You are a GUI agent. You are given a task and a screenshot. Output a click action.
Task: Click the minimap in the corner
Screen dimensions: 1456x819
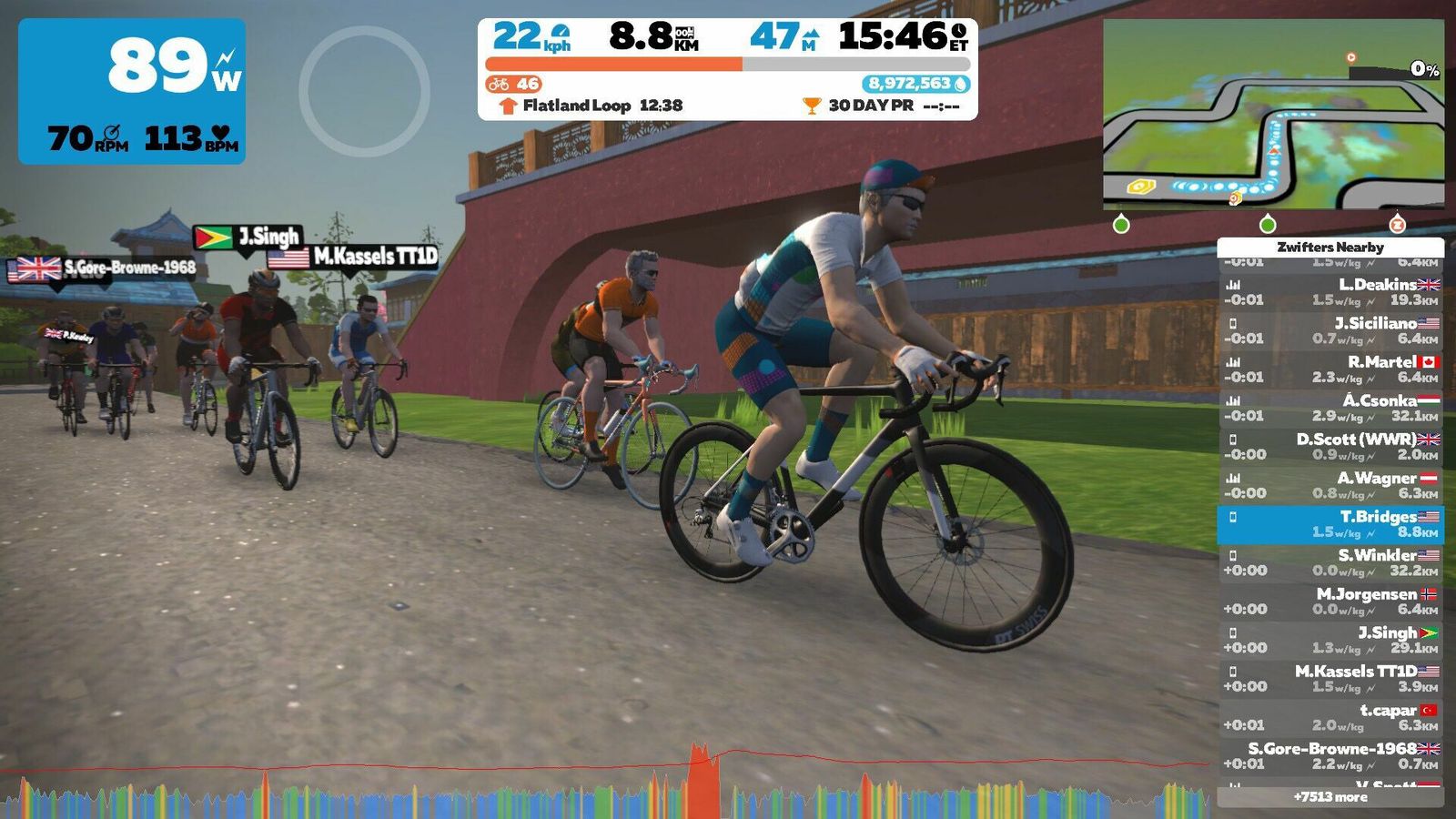tap(1272, 114)
